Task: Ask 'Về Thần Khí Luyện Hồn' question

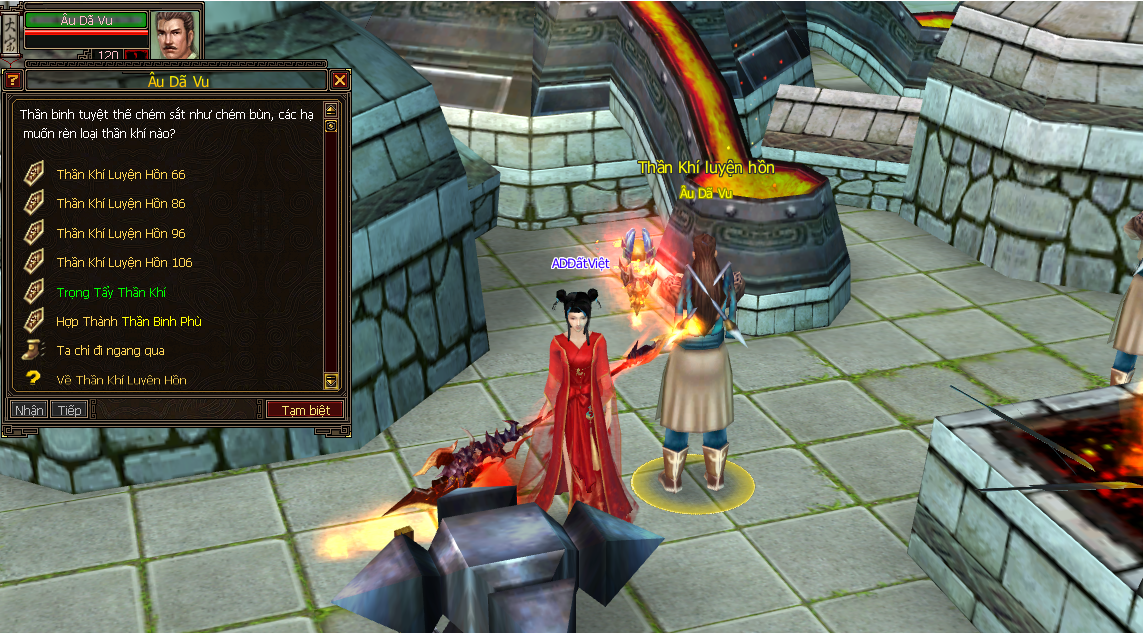Action: point(121,380)
